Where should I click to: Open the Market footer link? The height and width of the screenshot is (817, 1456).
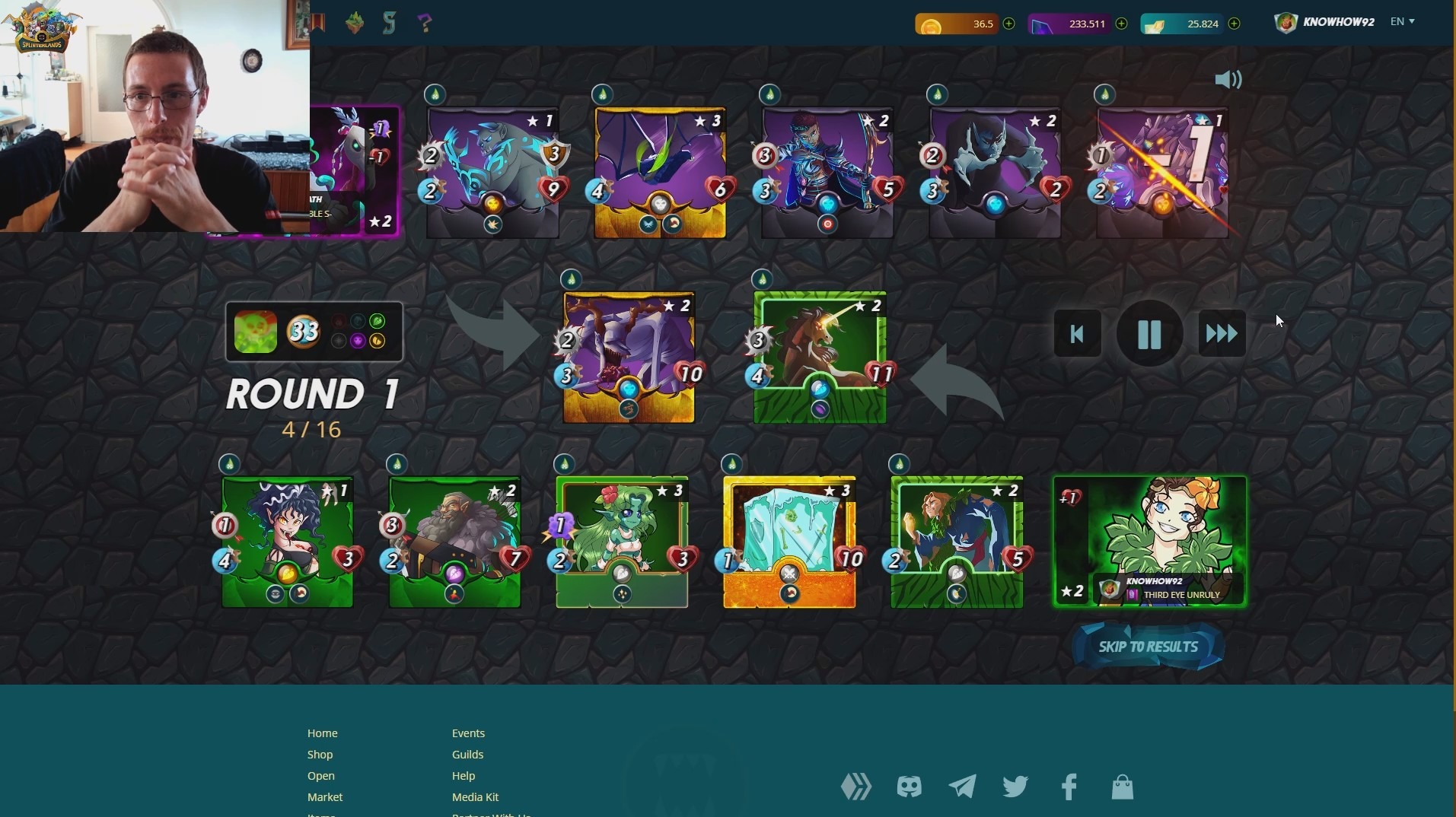[324, 796]
